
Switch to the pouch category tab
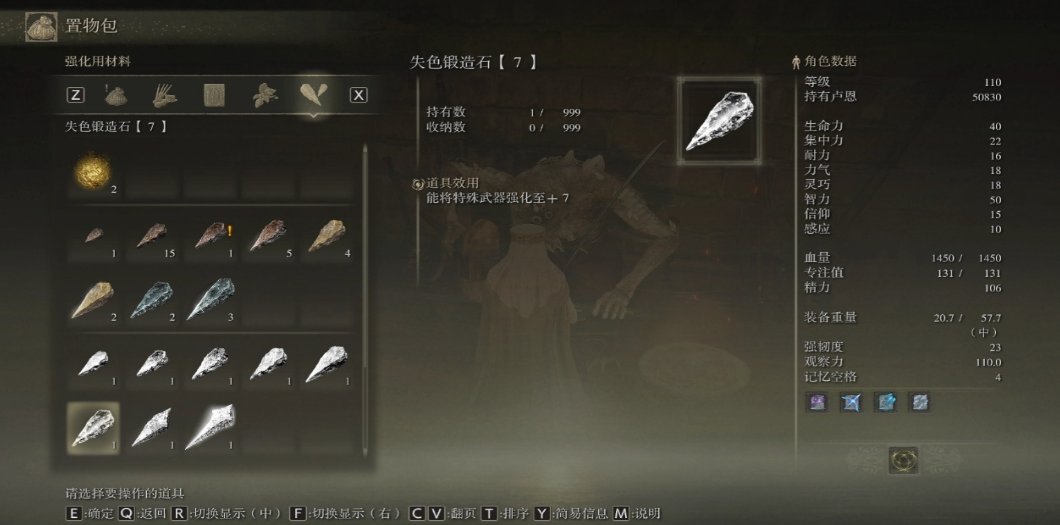117,96
